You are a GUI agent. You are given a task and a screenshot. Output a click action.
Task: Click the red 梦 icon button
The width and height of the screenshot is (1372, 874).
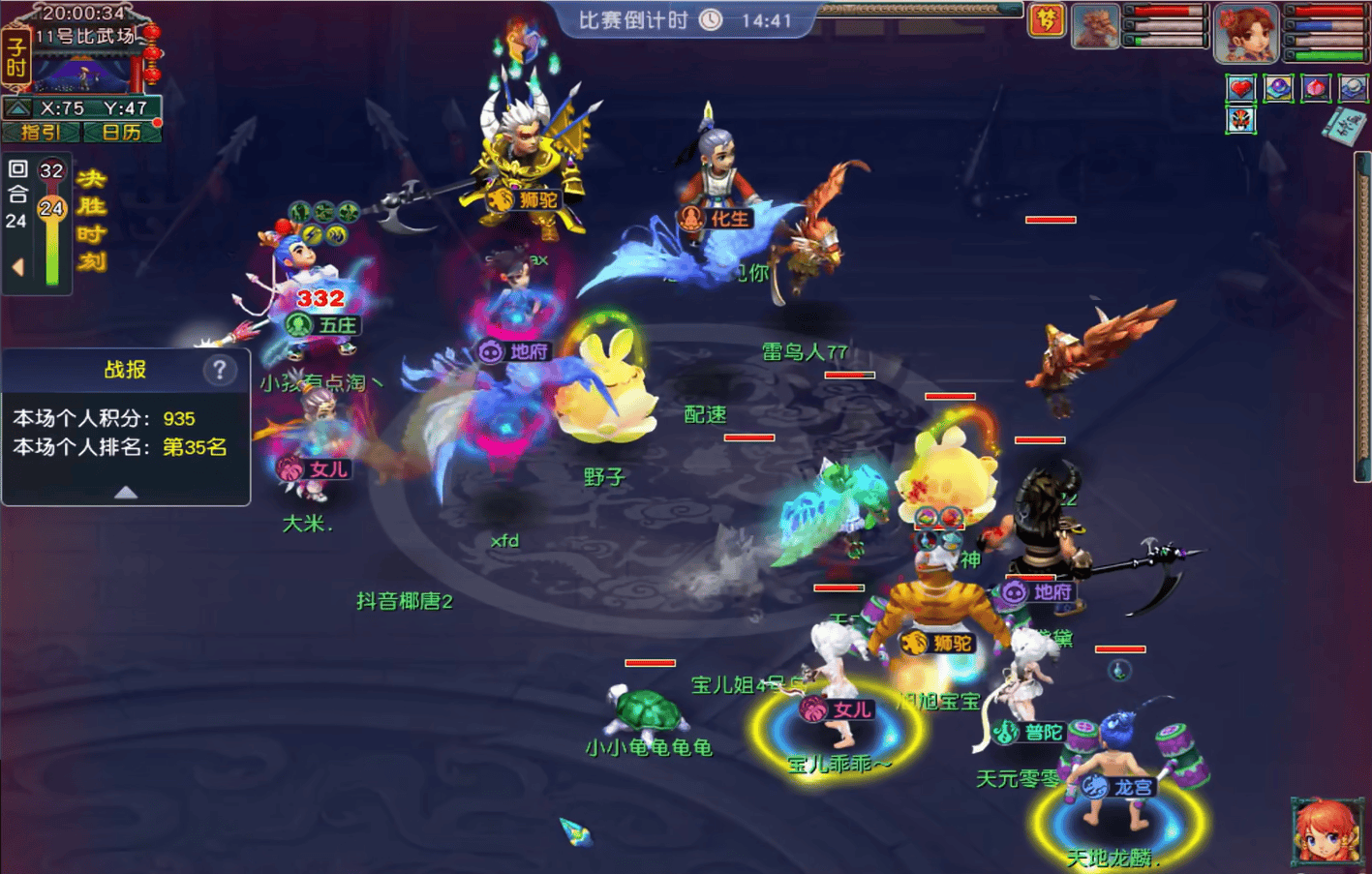coord(1047,20)
